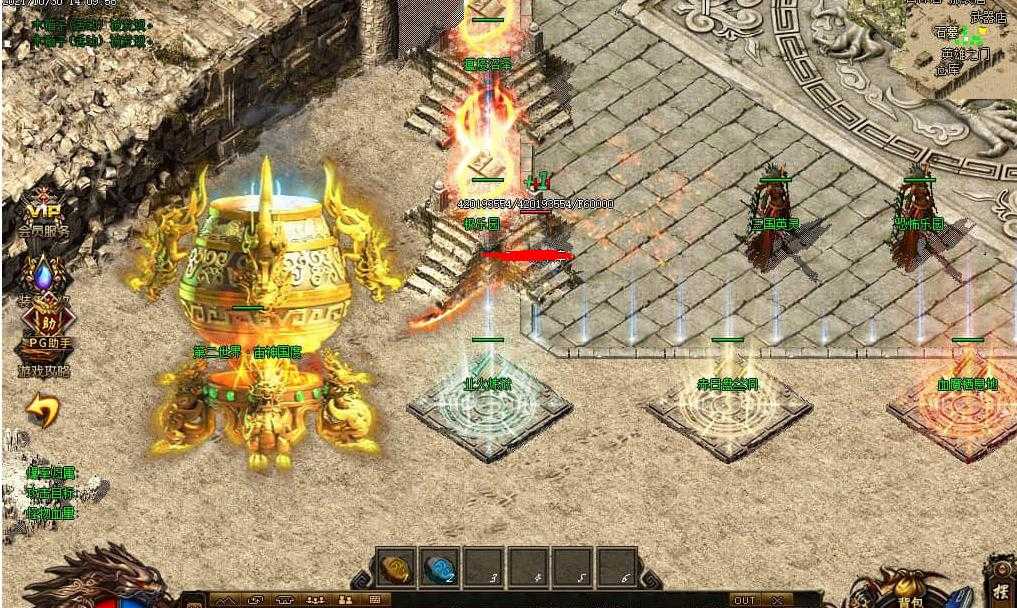Image resolution: width=1017 pixels, height=608 pixels.
Task: Use the blue item in hotbar slot 2
Action: click(x=439, y=567)
